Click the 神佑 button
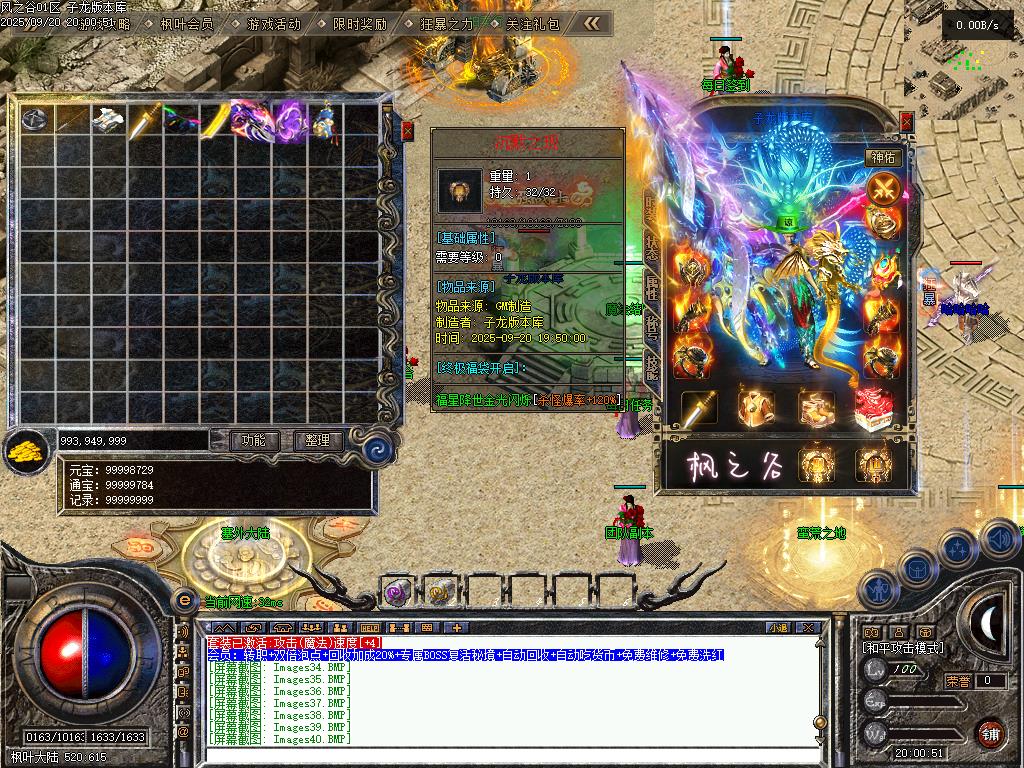Viewport: 1024px width, 768px height. 884,157
